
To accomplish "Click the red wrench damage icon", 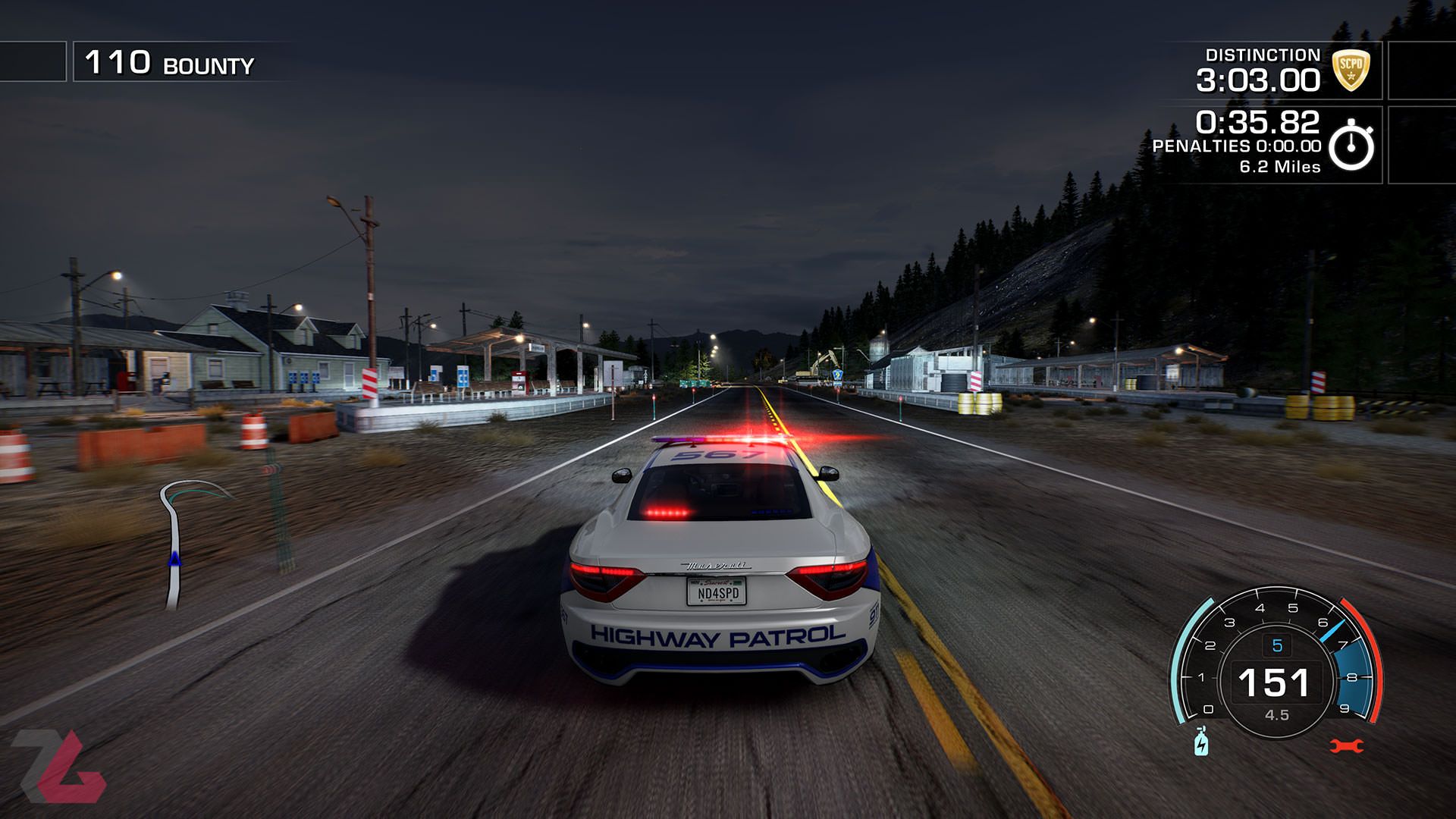I will (1346, 746).
